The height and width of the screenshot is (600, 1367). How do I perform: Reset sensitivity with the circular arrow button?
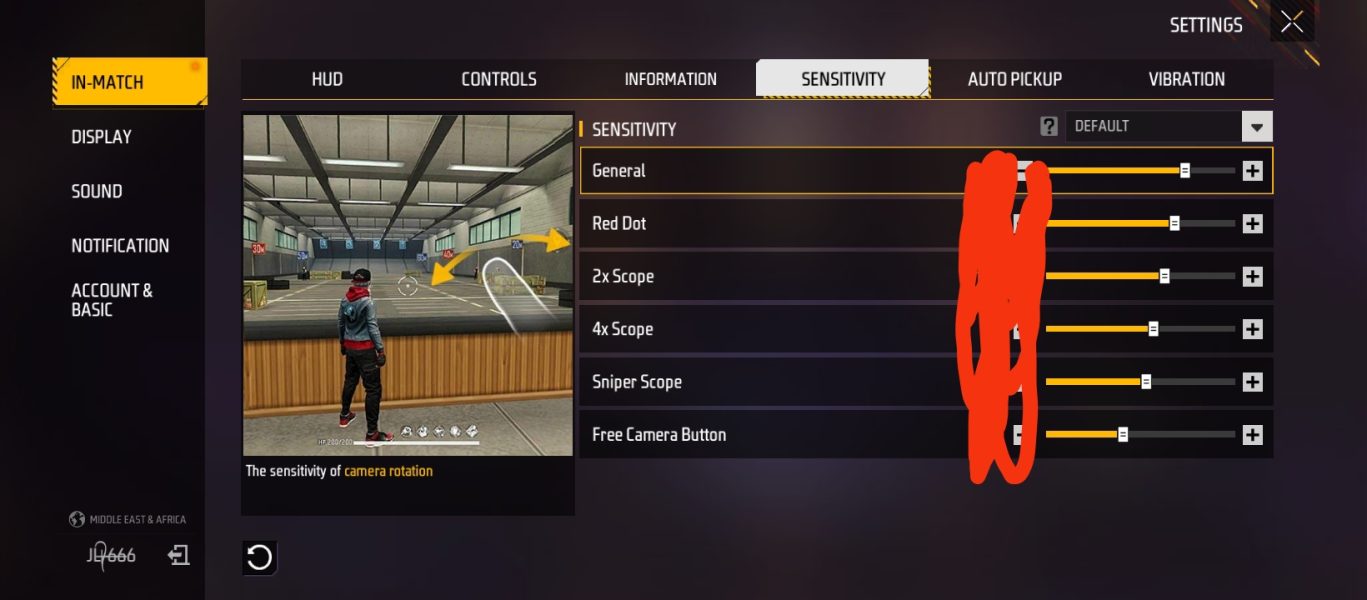(259, 557)
